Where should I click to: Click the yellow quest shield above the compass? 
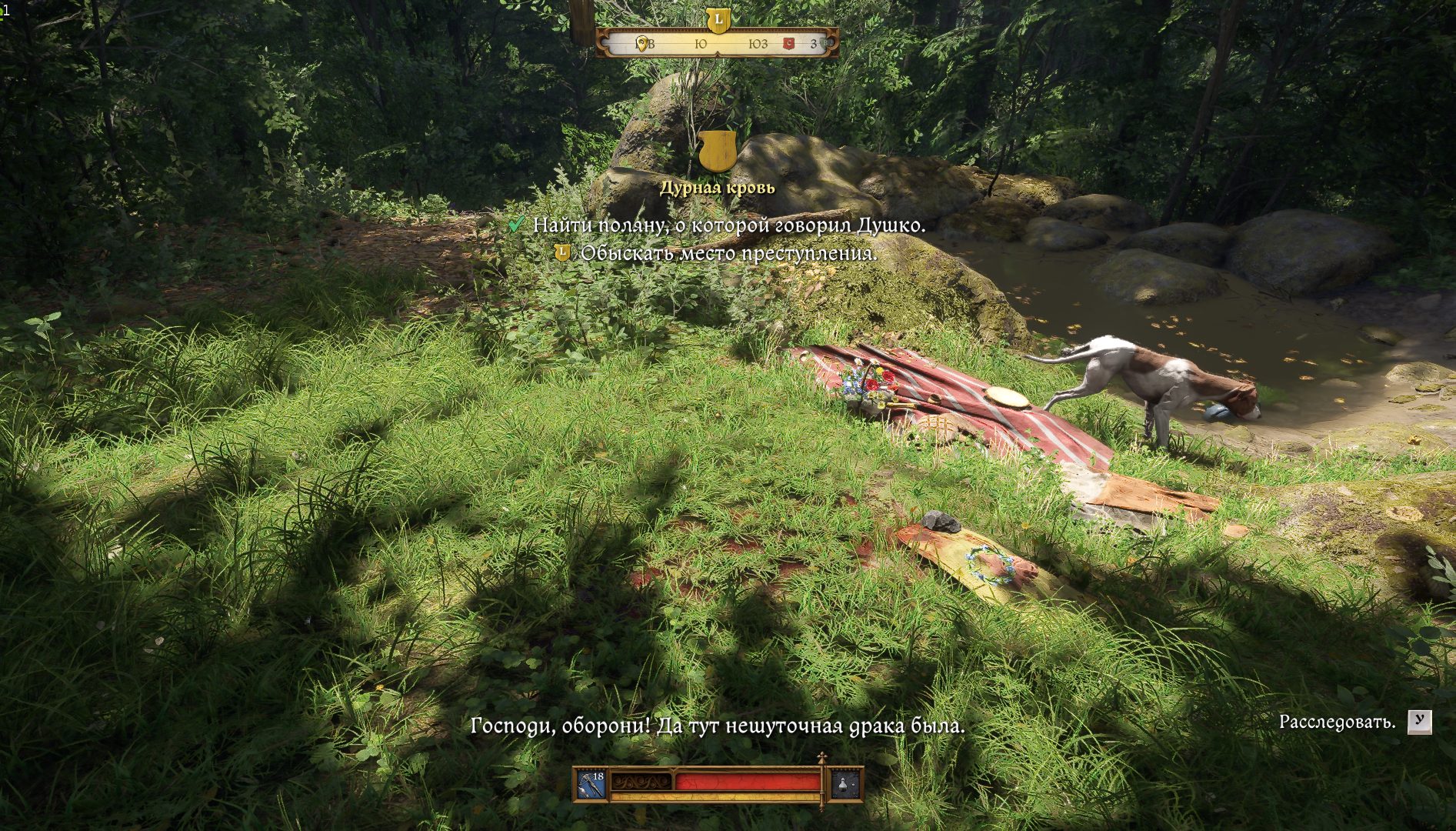tap(718, 19)
